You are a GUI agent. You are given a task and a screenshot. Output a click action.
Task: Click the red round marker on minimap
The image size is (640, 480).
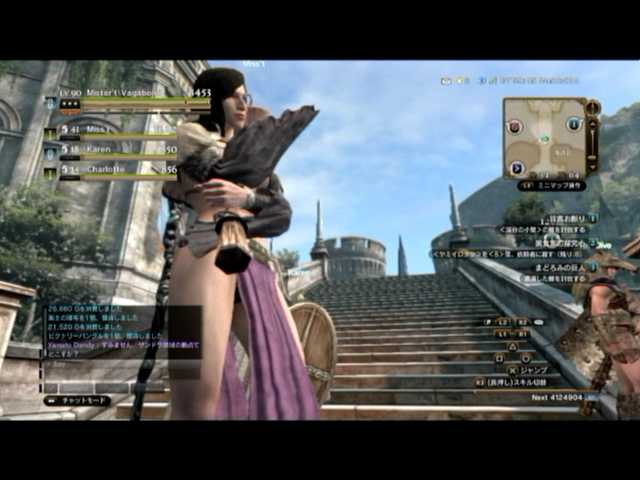coord(514,126)
